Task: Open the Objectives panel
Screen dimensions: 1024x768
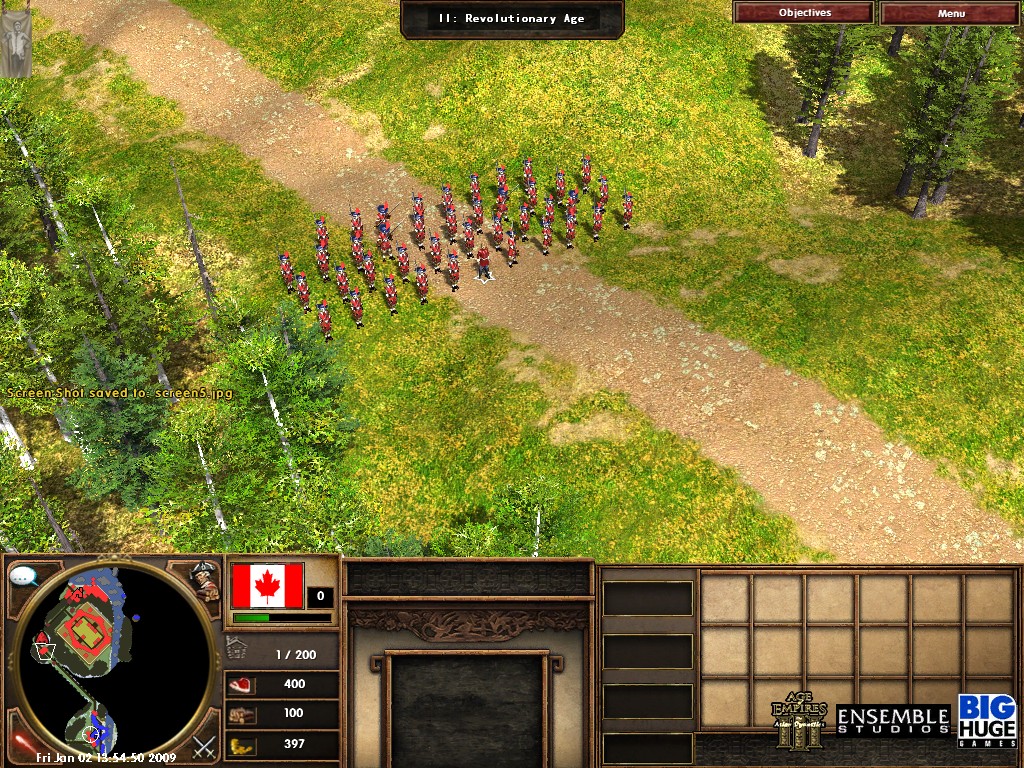Action: click(804, 13)
